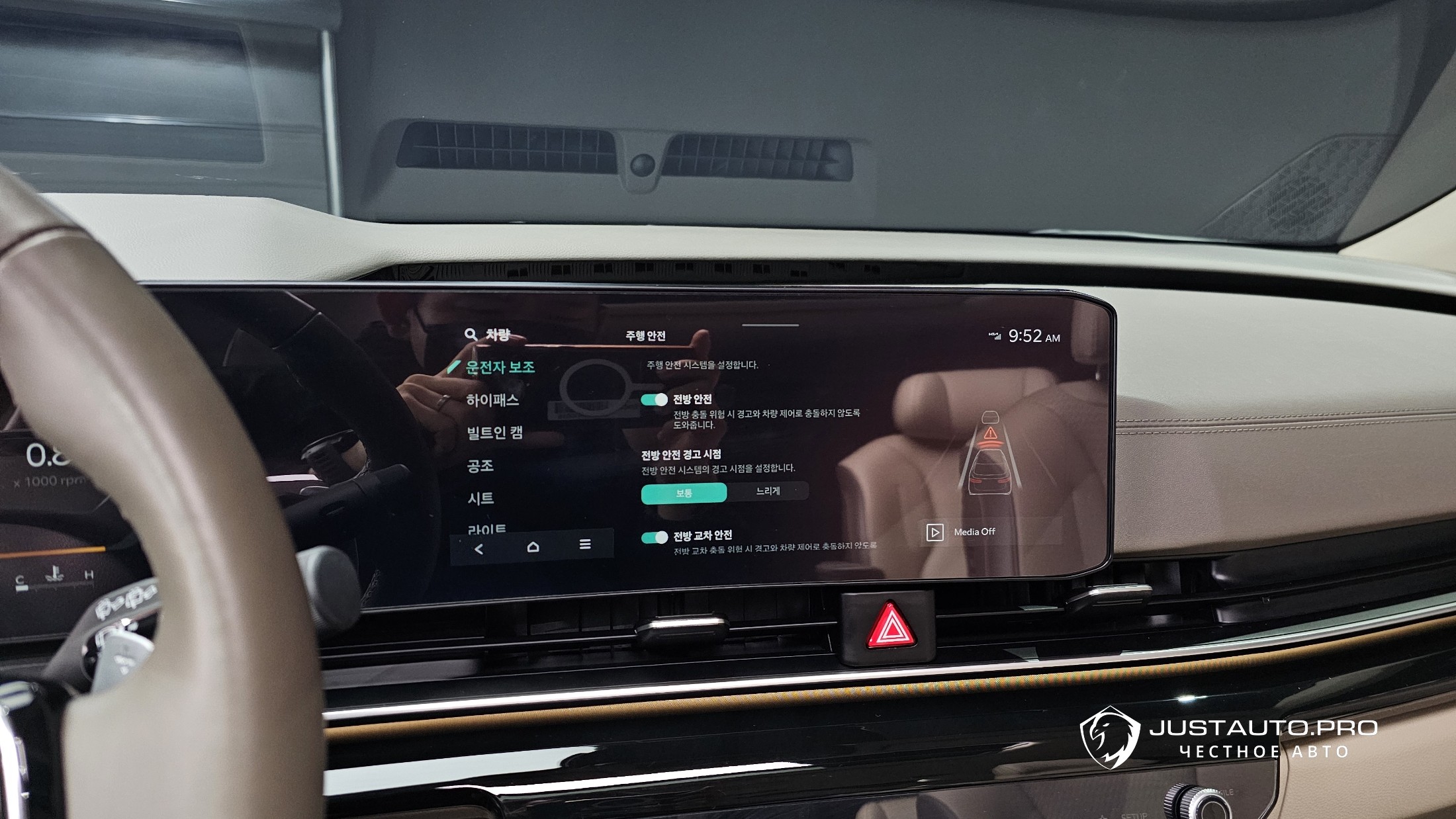Toggle the 전방 교차 안전 switch
Viewport: 1456px width, 819px height.
coord(655,537)
